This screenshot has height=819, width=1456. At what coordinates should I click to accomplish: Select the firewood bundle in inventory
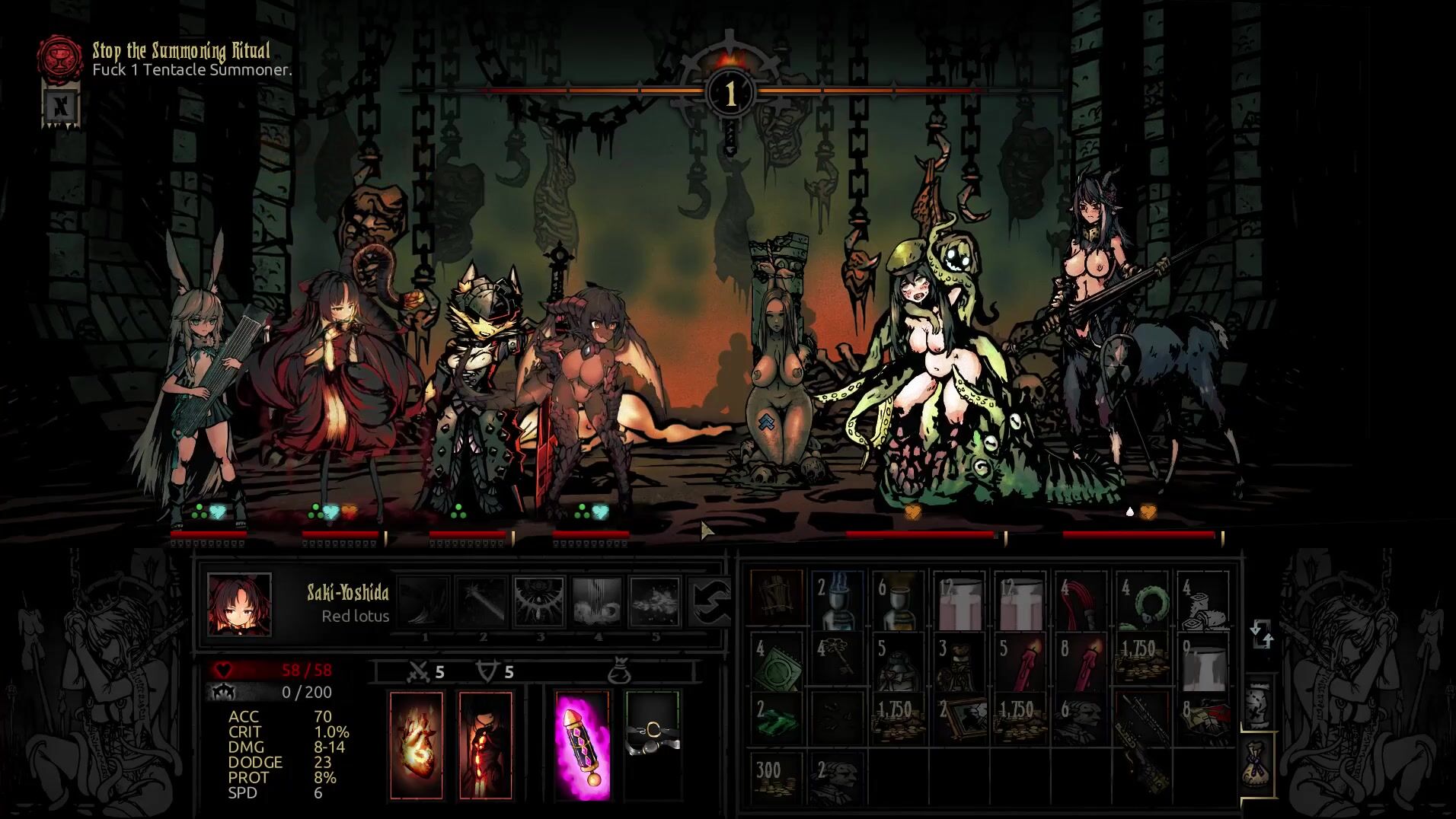[x=776, y=601]
